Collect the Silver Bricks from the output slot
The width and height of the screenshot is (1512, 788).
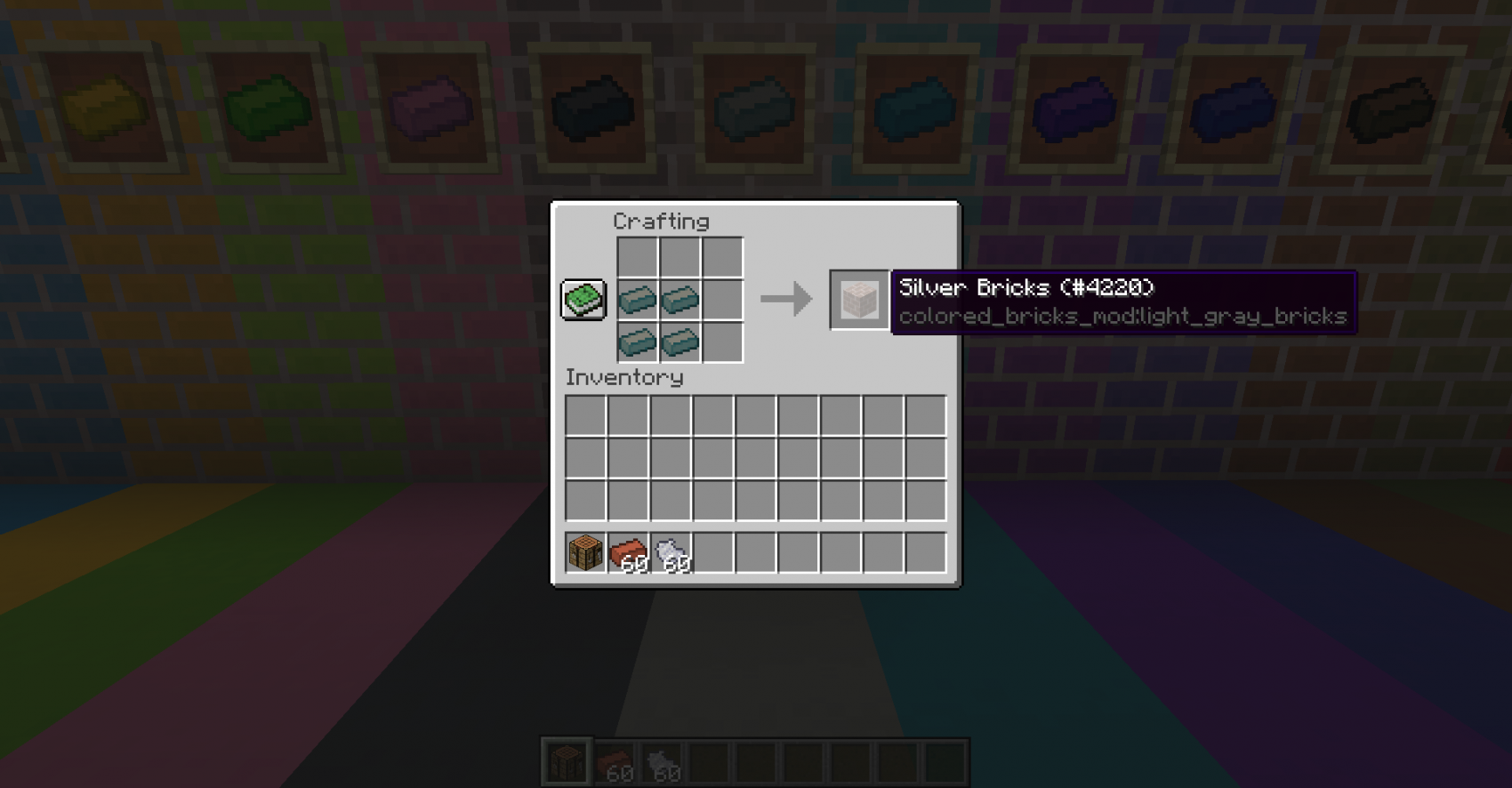(x=858, y=301)
